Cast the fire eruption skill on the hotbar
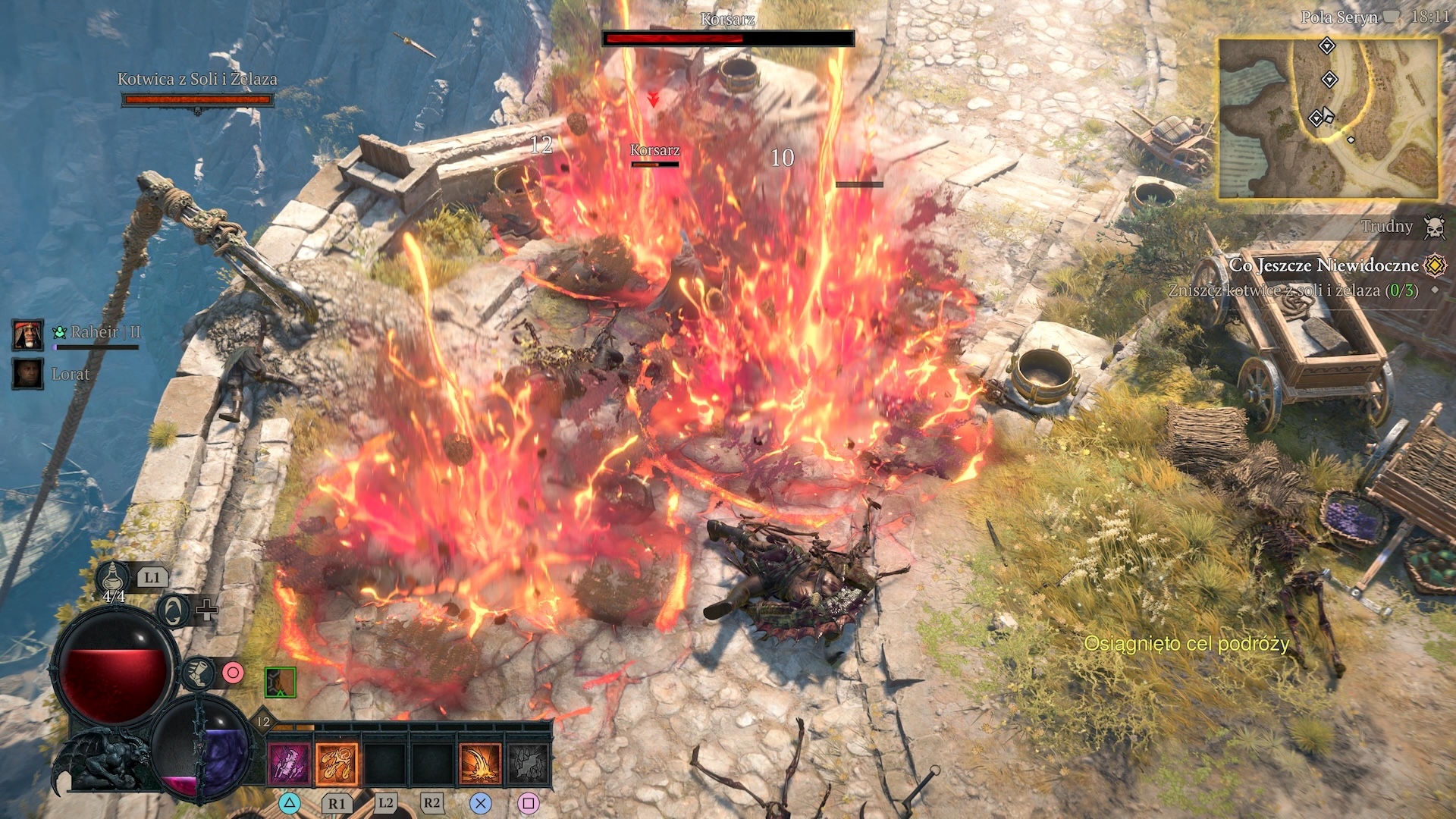 coord(480,763)
